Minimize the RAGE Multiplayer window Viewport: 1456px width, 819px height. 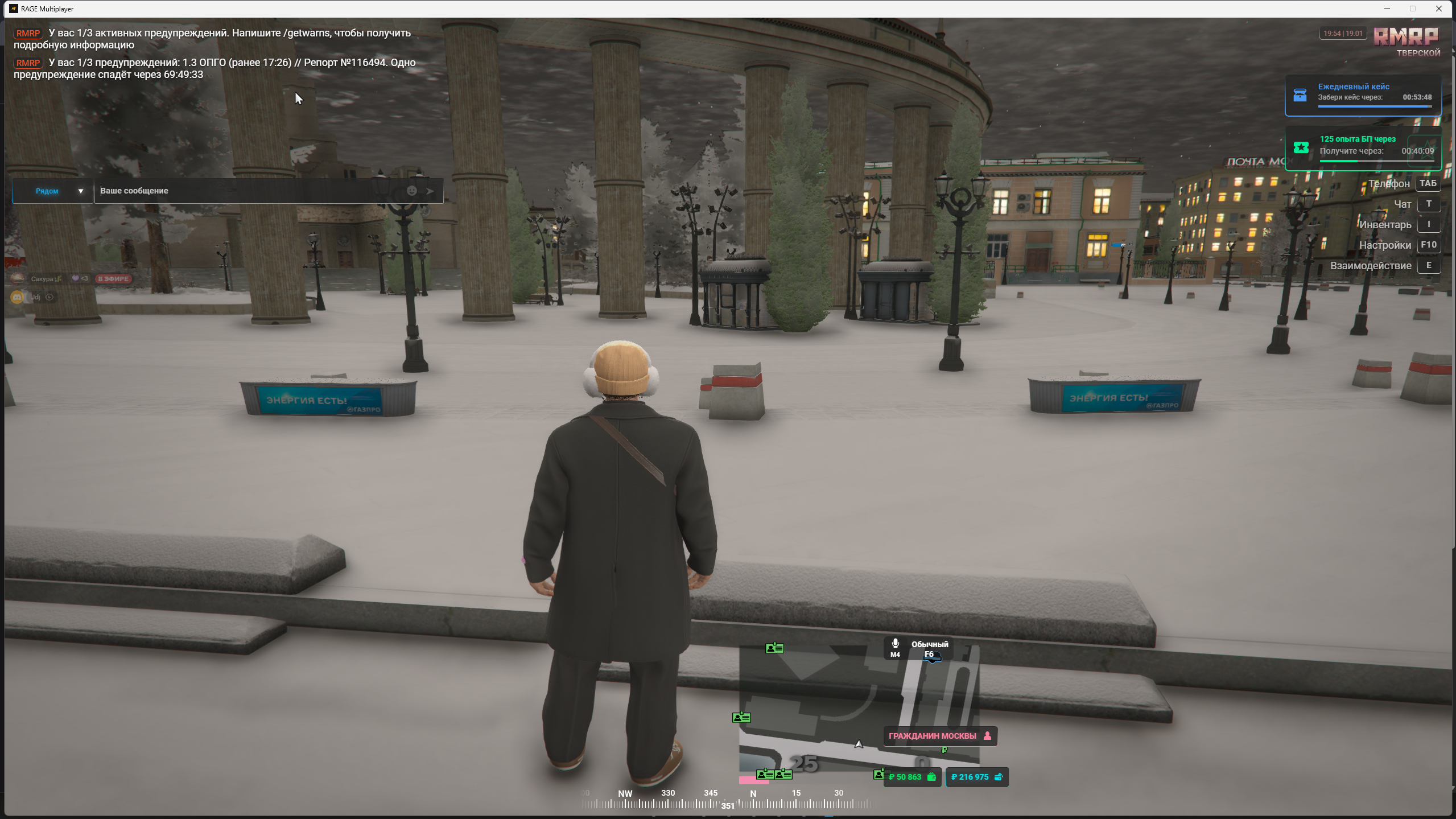[1387, 9]
